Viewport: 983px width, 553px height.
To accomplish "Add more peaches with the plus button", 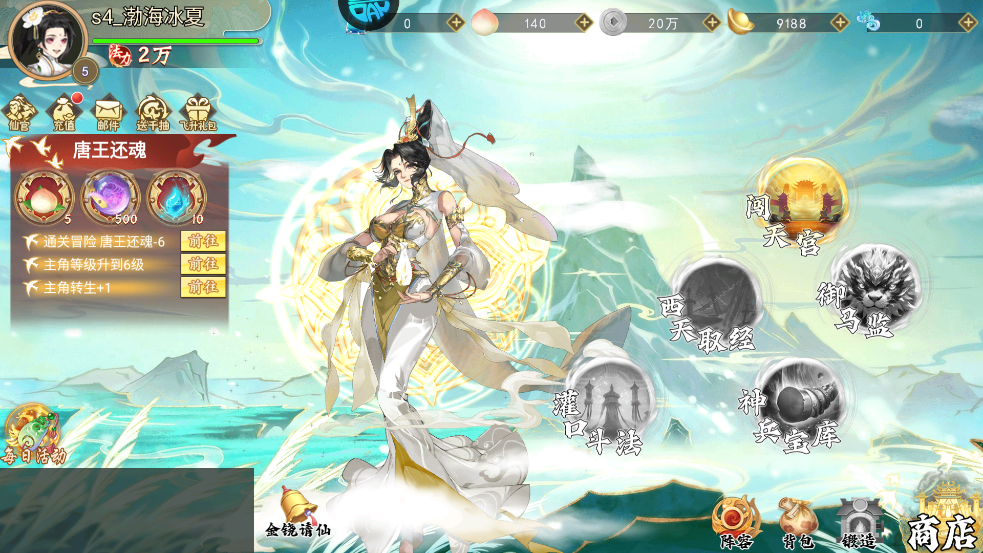I will pyautogui.click(x=585, y=23).
